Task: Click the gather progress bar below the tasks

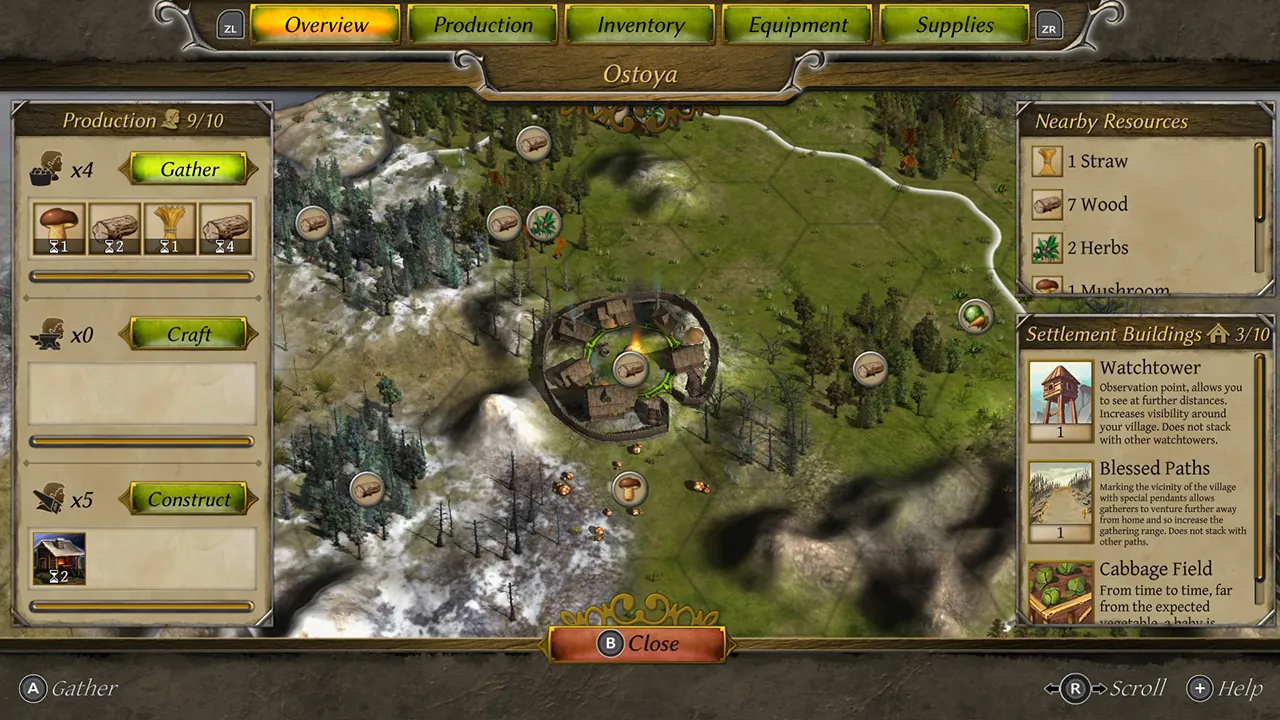Action: point(141,276)
